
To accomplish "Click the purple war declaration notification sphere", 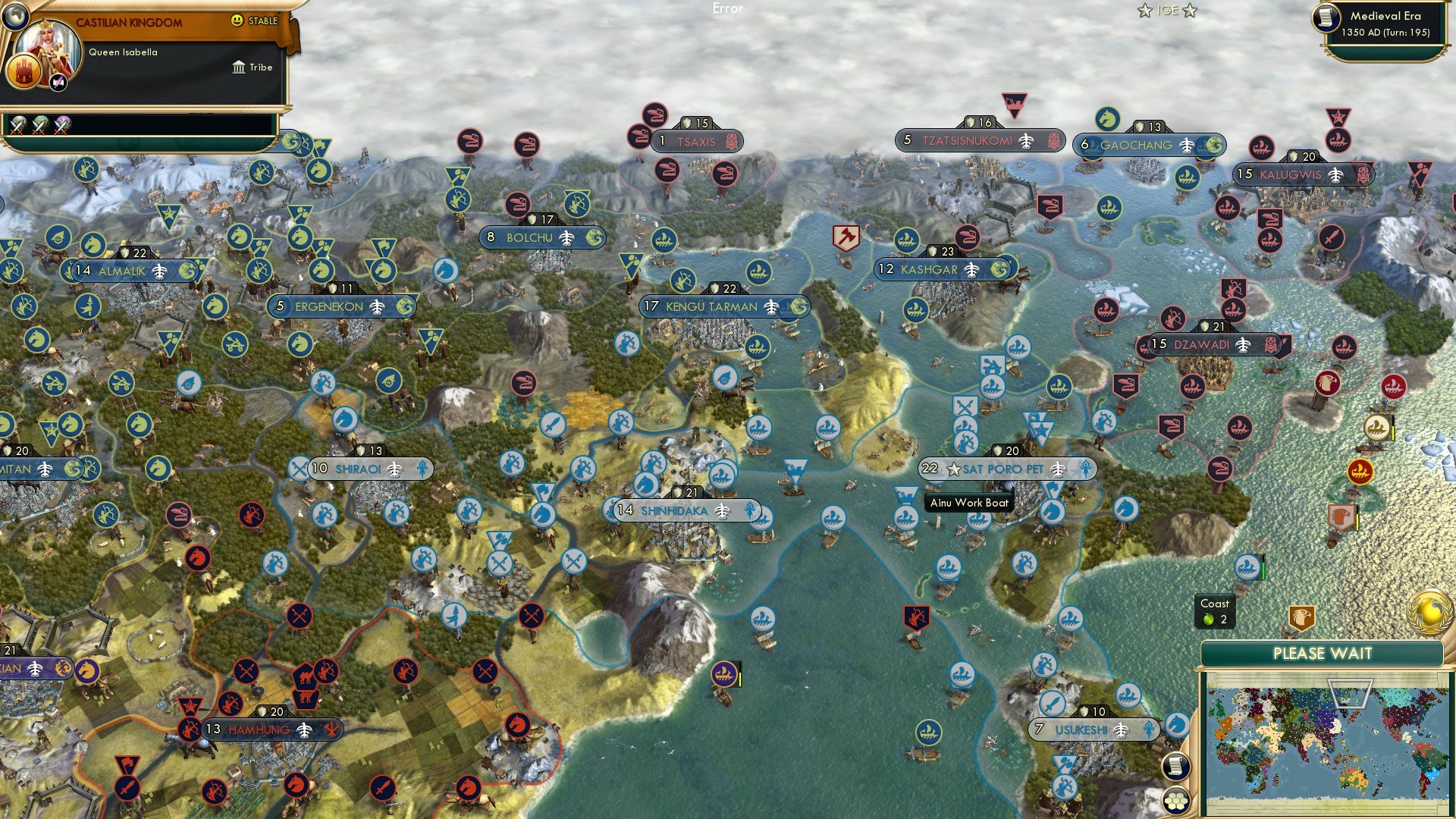I will pos(64,124).
